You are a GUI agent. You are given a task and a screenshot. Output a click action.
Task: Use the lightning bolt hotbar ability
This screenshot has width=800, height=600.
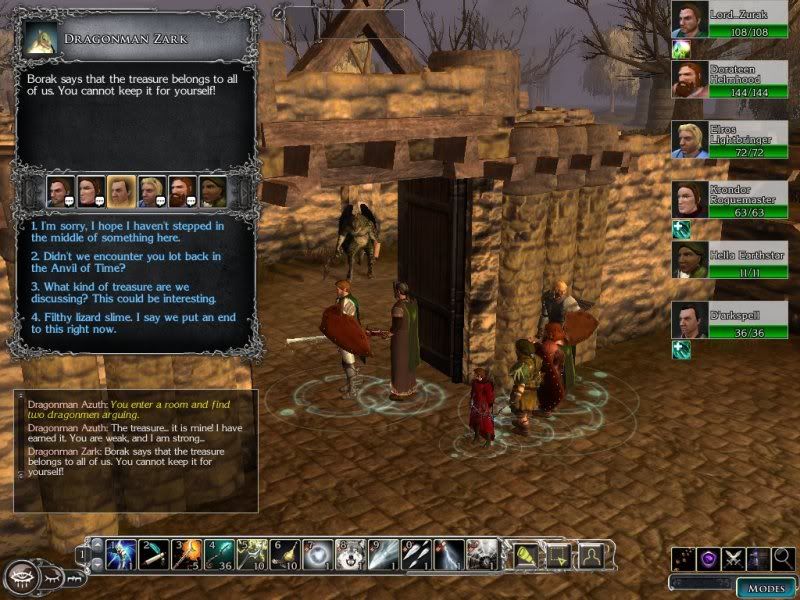click(449, 553)
